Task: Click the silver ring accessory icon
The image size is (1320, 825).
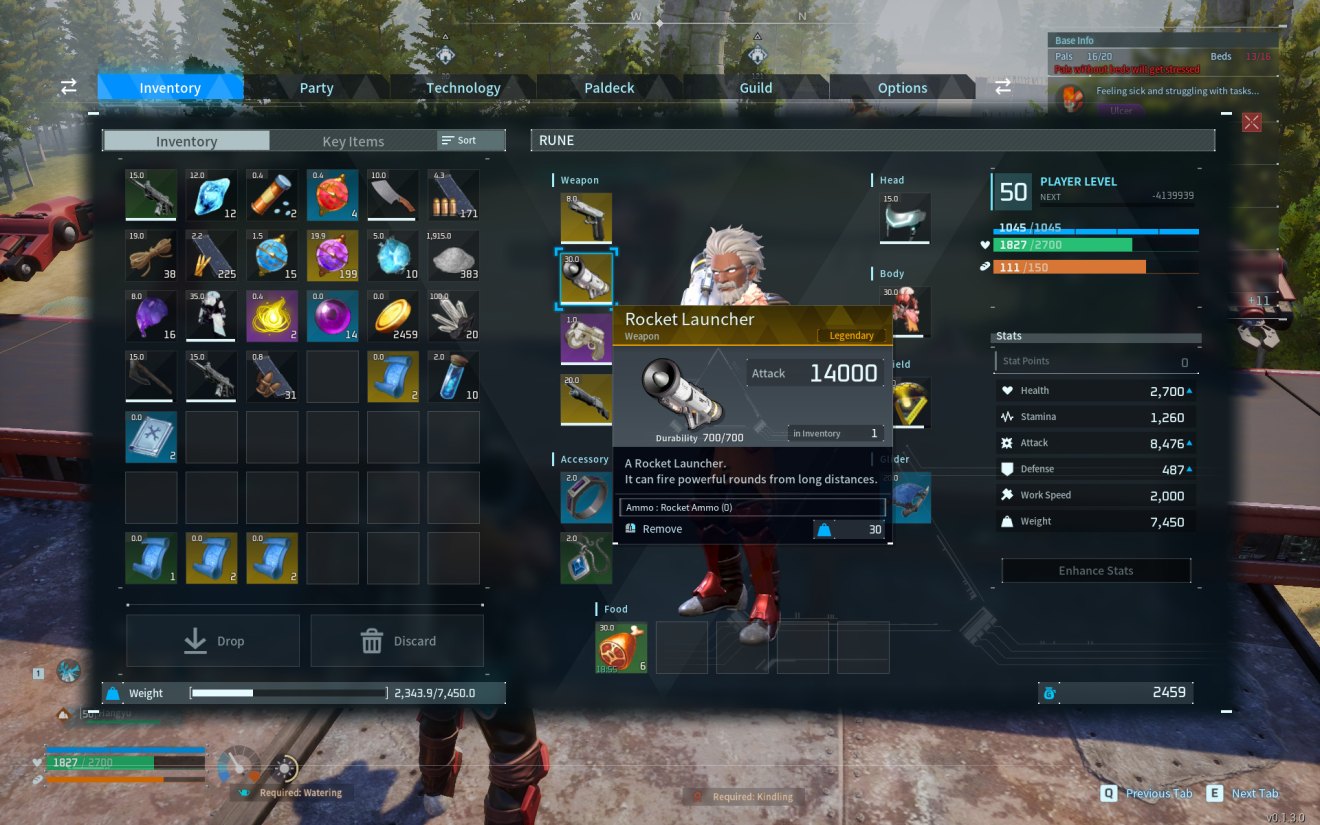Action: tap(585, 497)
